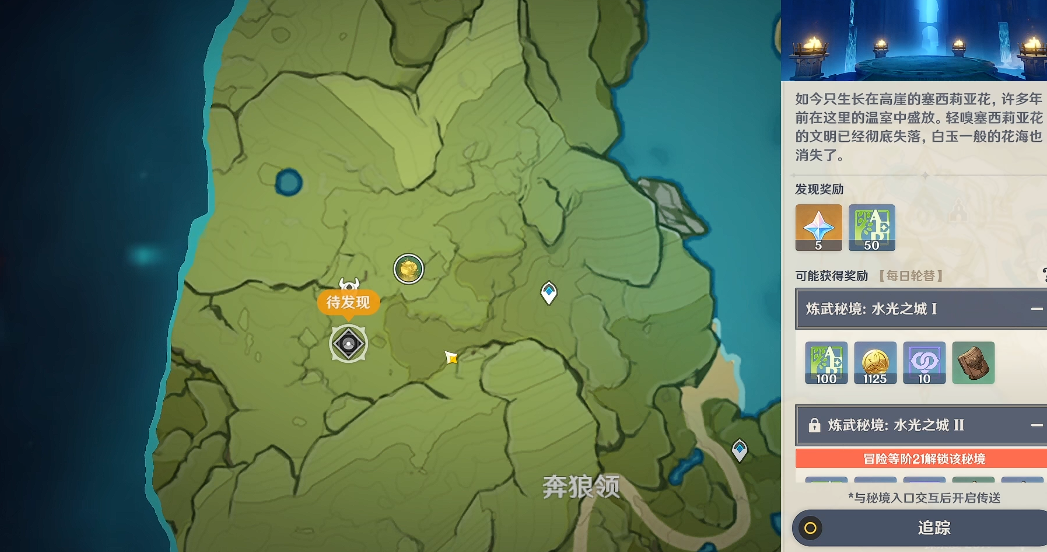Inspect the brown material reward icon
1047x552 pixels.
point(973,363)
